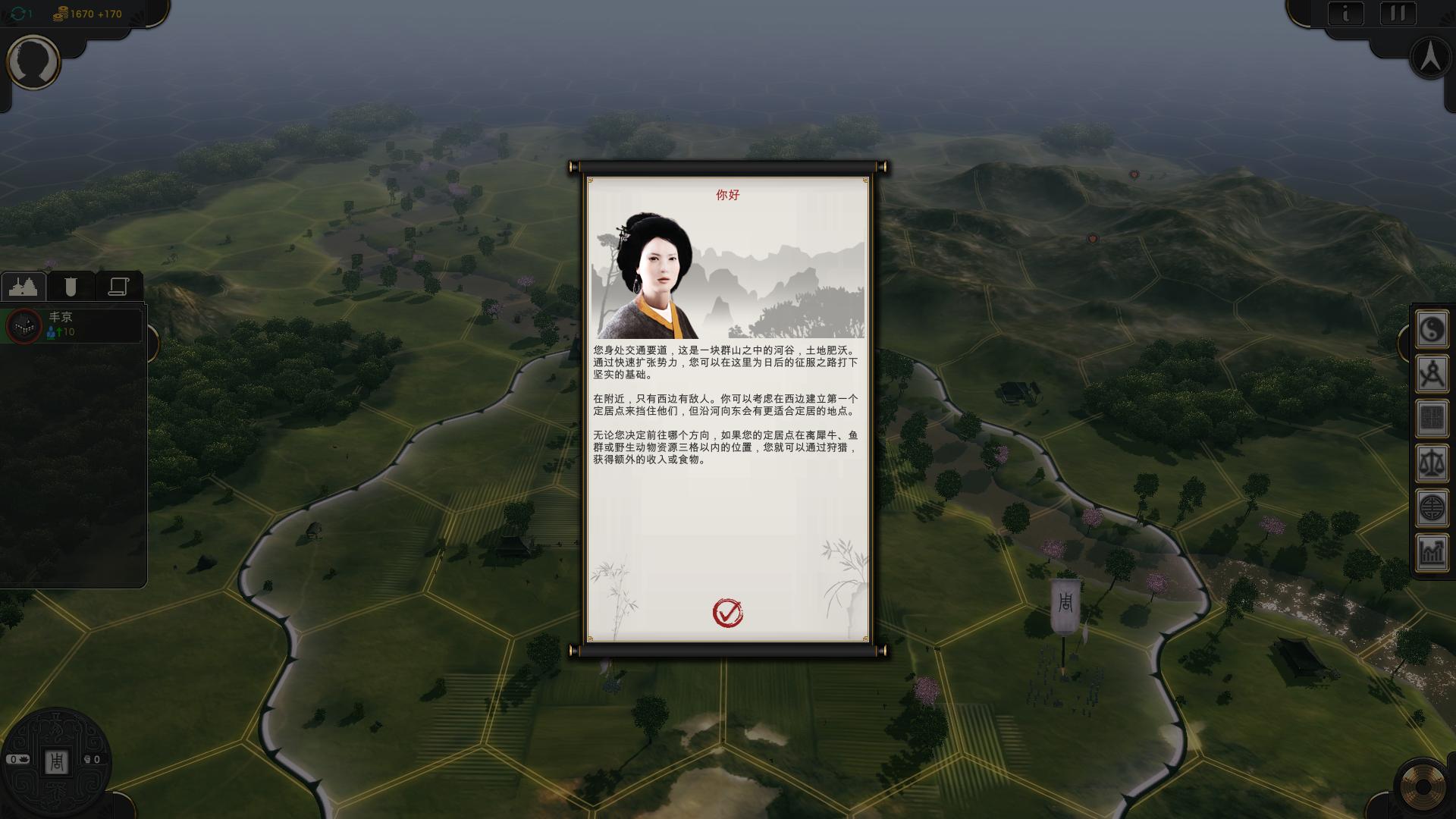
Task: Click the compass arrow icon at top right
Action: click(1429, 57)
